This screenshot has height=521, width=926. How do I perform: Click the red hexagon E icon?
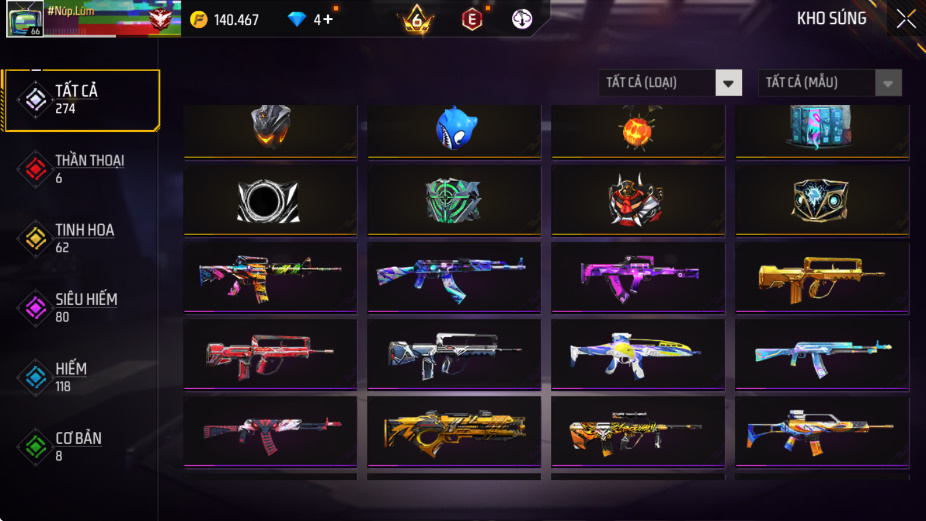[x=471, y=19]
